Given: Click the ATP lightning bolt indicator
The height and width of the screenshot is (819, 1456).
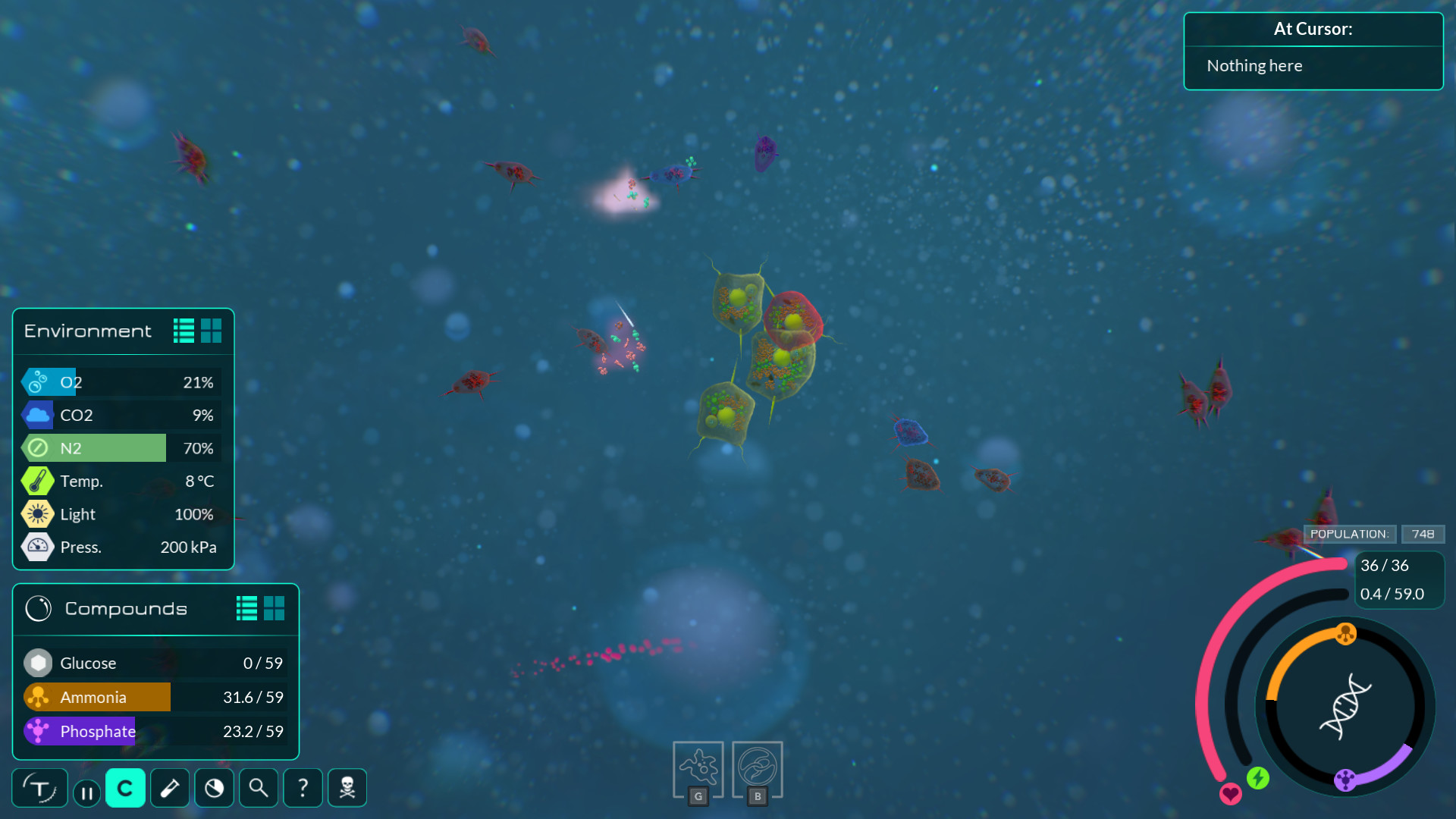Looking at the screenshot, I should point(1258,777).
